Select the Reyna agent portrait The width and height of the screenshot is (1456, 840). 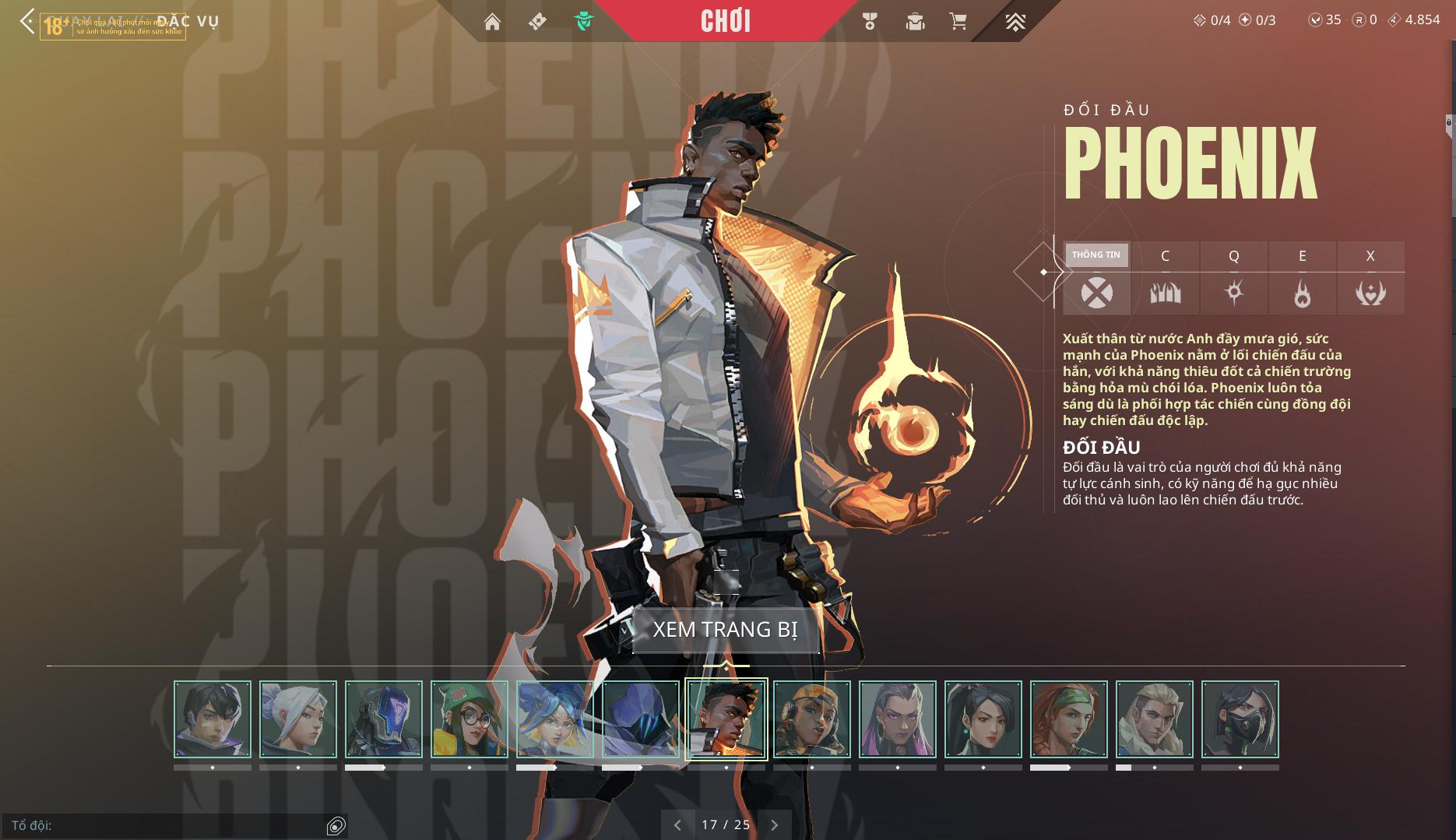click(898, 719)
